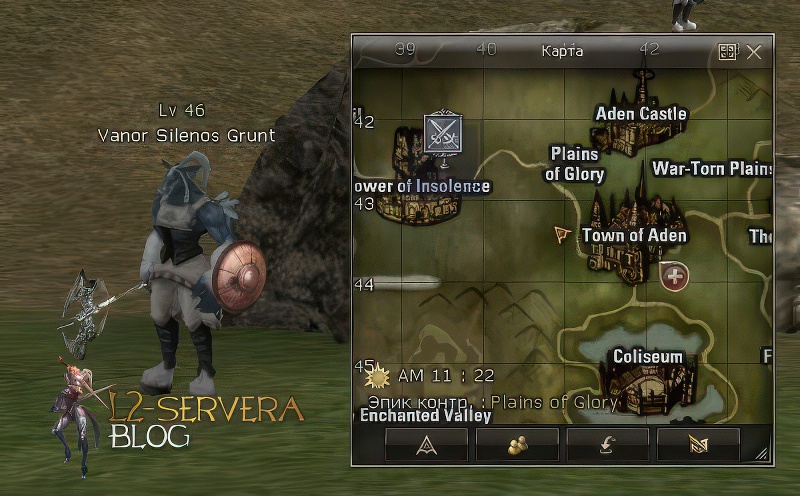Select the Coliseum on the map
This screenshot has width=800, height=496.
click(x=647, y=357)
